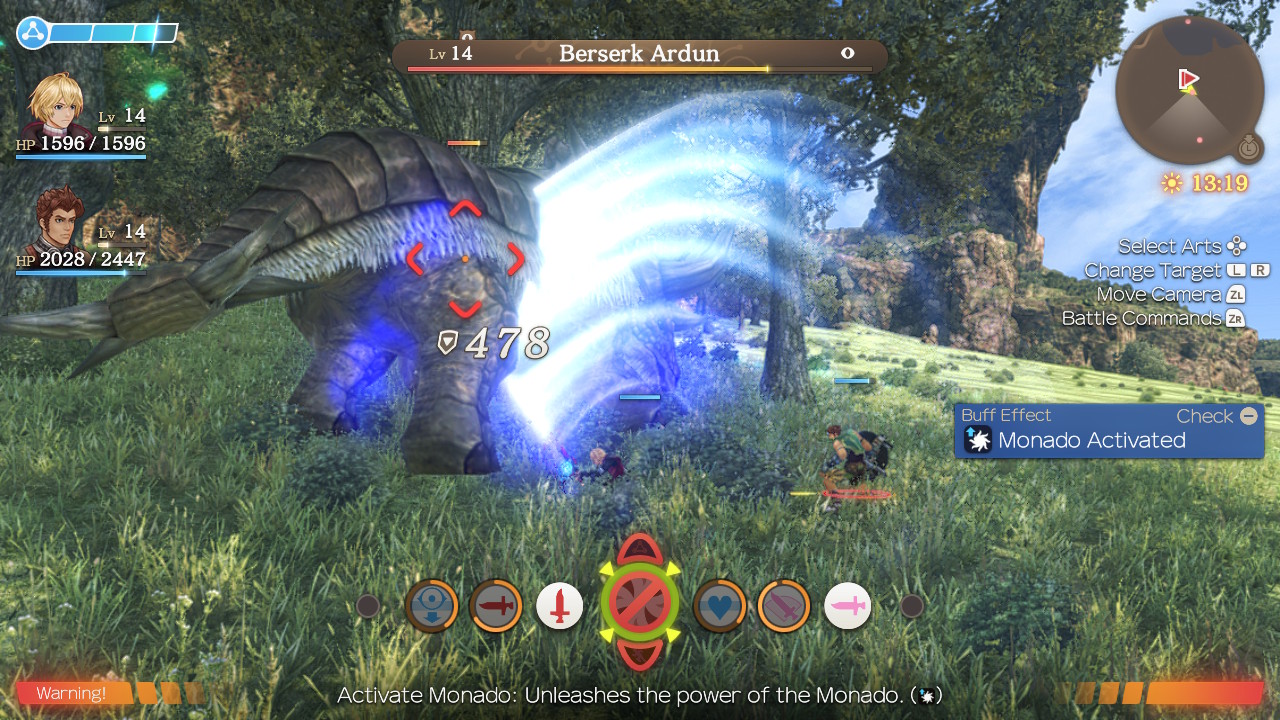
Task: Click the Berserk Ardun target name bar
Action: click(639, 55)
